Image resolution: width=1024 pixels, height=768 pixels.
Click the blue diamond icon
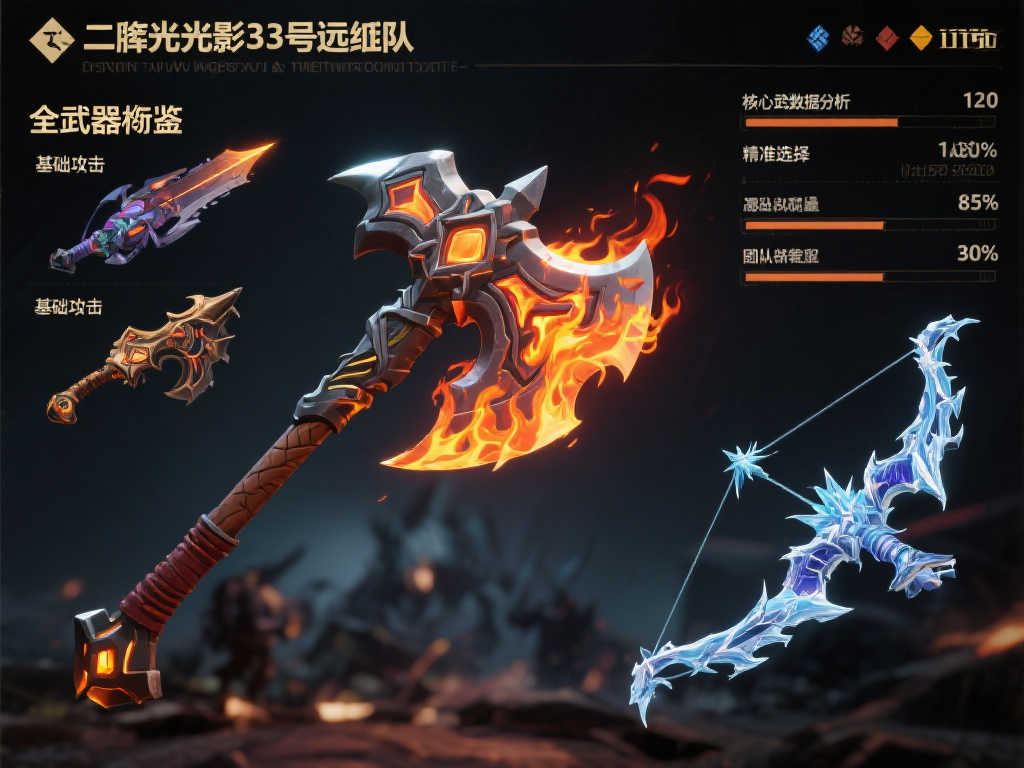(x=819, y=39)
